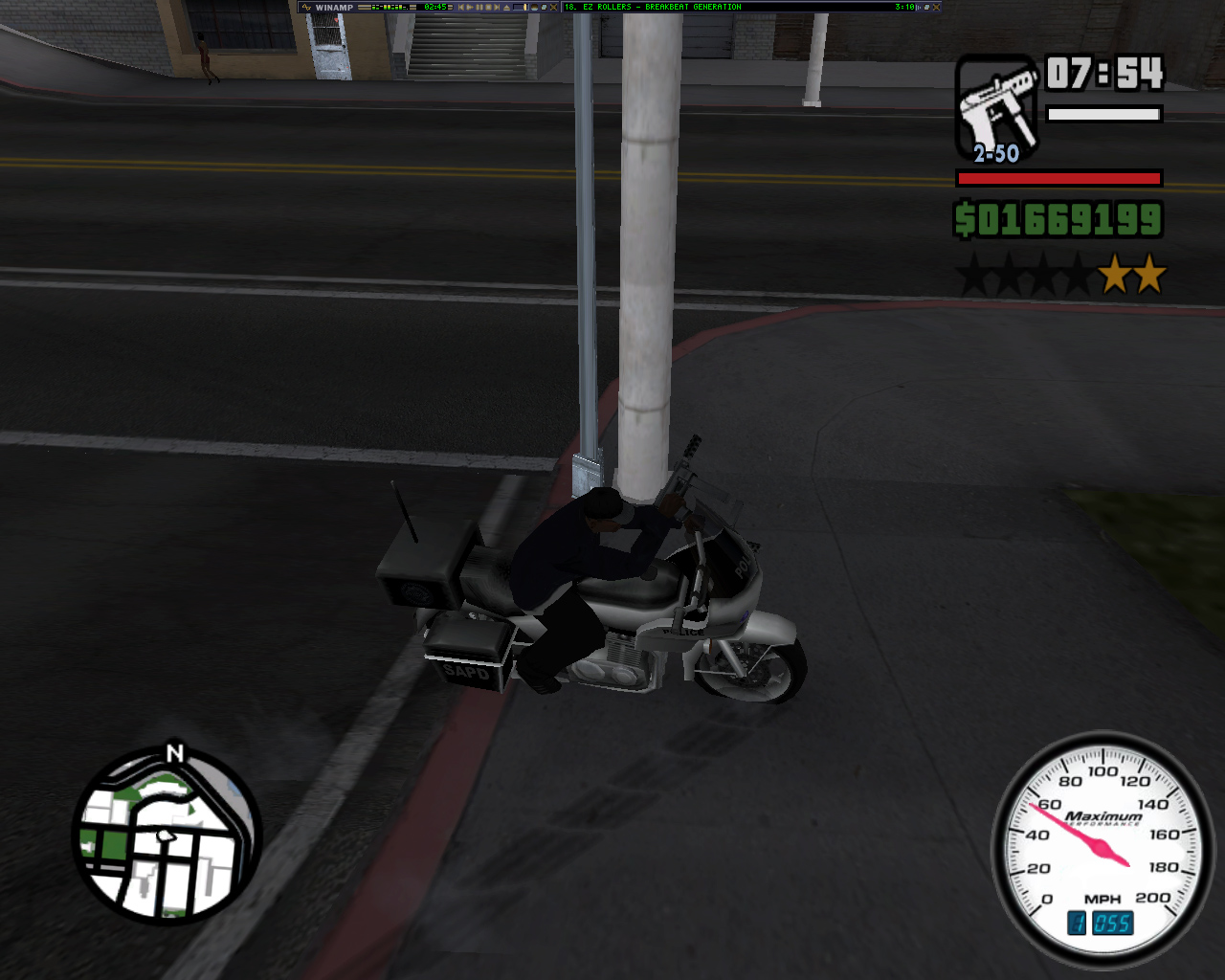Open the menu icon next to the 3:10 time
The height and width of the screenshot is (980, 1225).
[x=919, y=7]
